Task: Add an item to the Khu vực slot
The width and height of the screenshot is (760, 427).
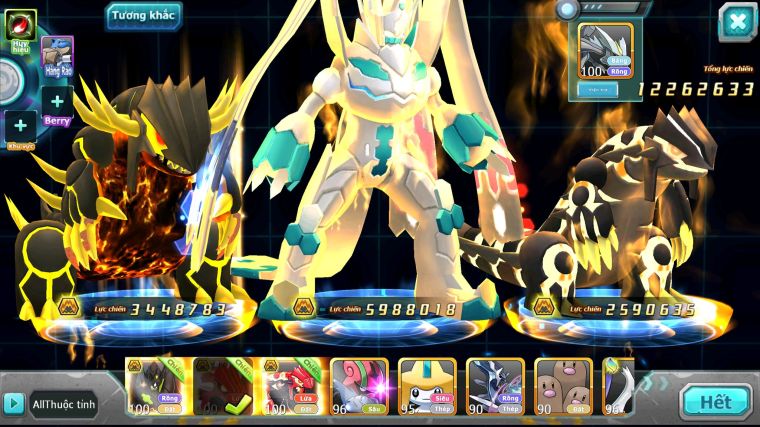Action: coord(20,126)
